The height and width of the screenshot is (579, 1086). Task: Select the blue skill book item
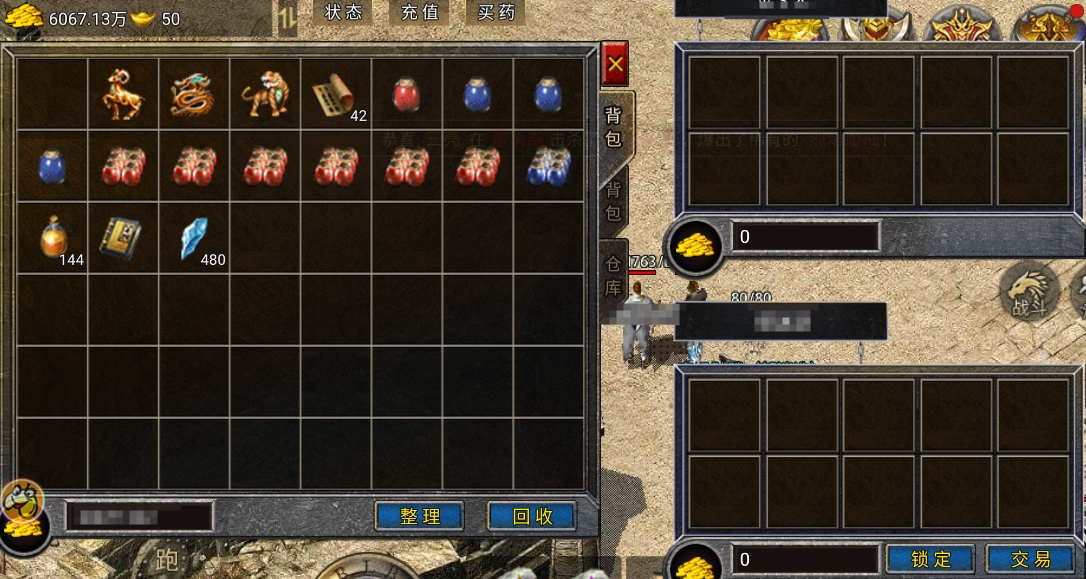[122, 238]
